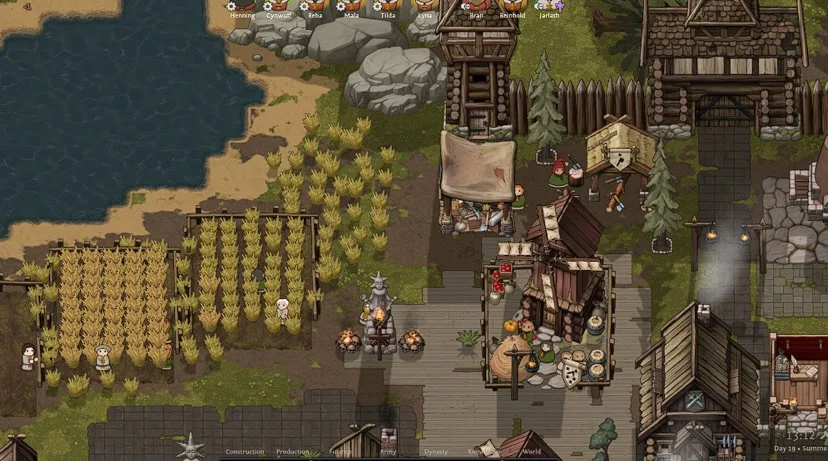Open the World menu
This screenshot has width=828, height=461.
(532, 452)
